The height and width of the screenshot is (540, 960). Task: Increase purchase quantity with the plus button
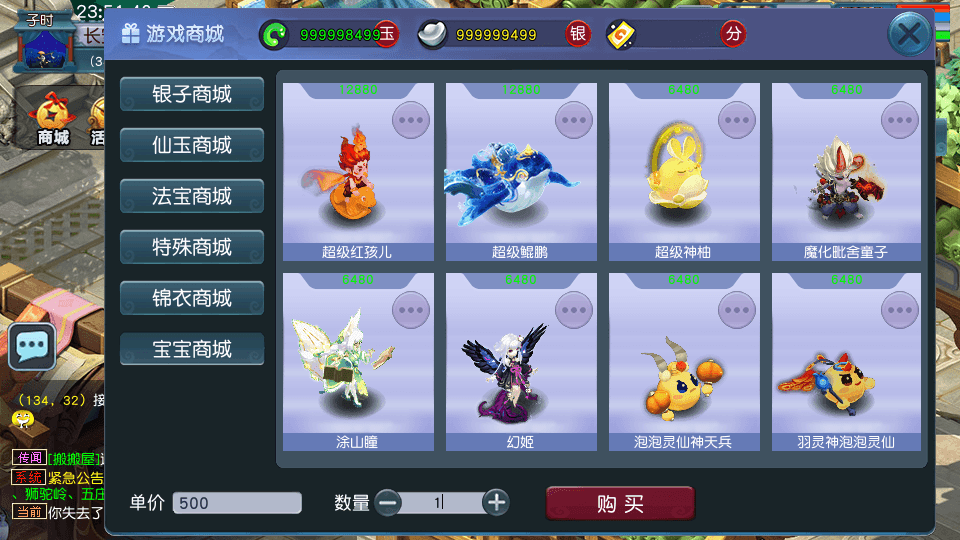click(496, 502)
